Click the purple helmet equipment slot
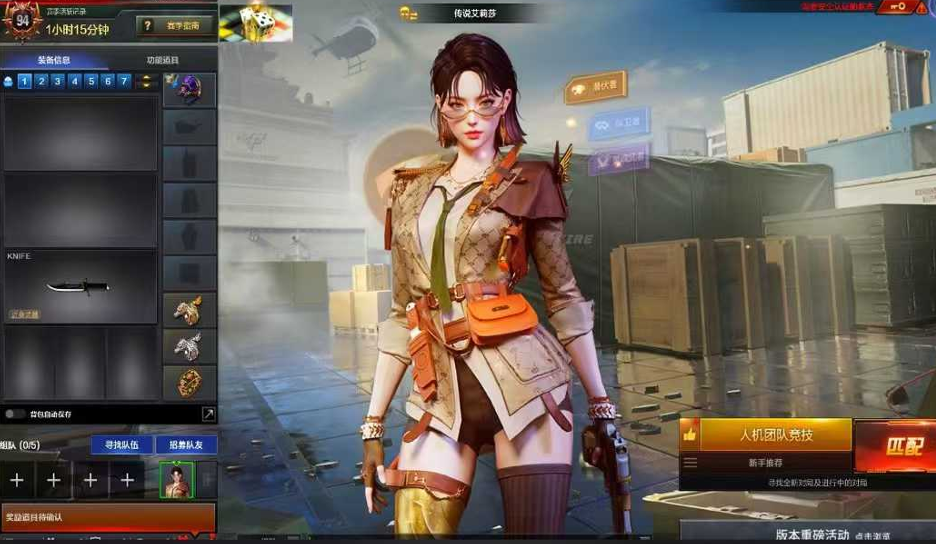936x544 pixels. 189,90
